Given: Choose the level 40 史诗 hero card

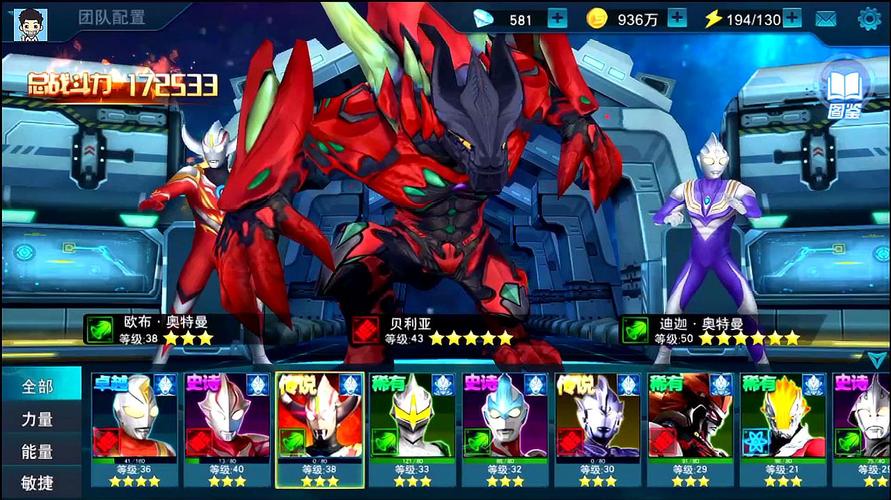Looking at the screenshot, I should tap(227, 430).
